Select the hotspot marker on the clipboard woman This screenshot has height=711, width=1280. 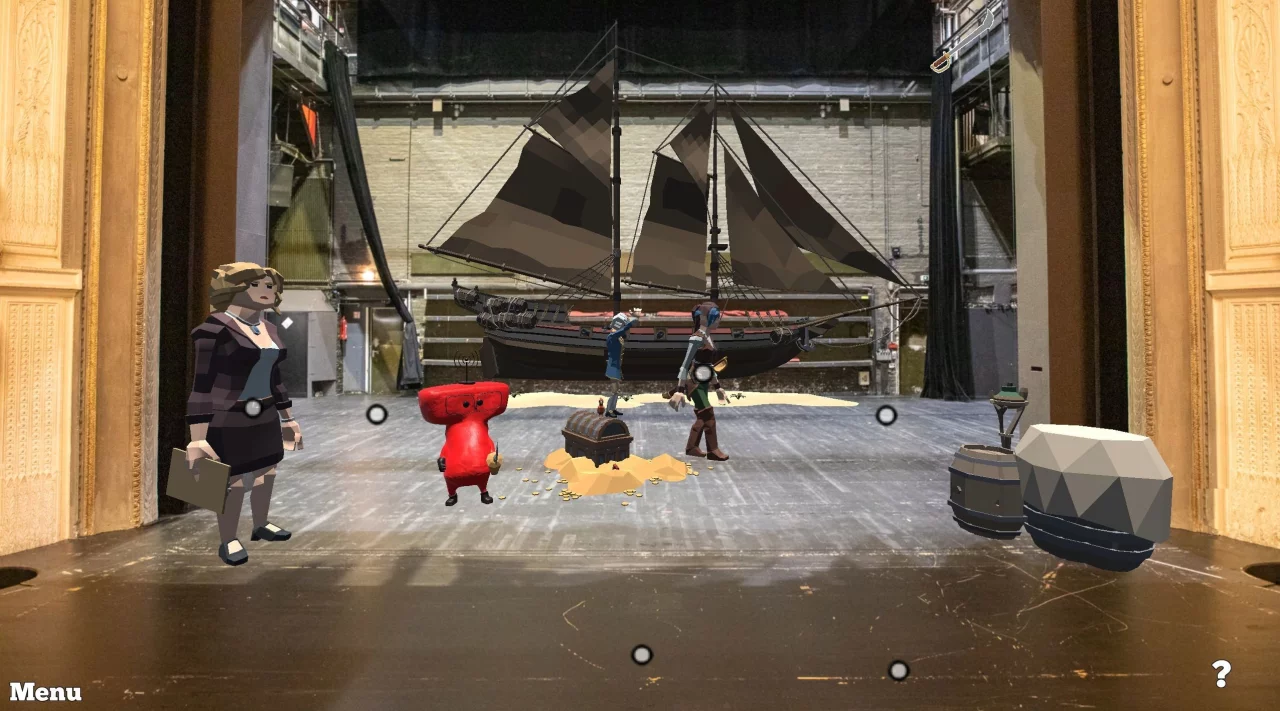click(253, 407)
